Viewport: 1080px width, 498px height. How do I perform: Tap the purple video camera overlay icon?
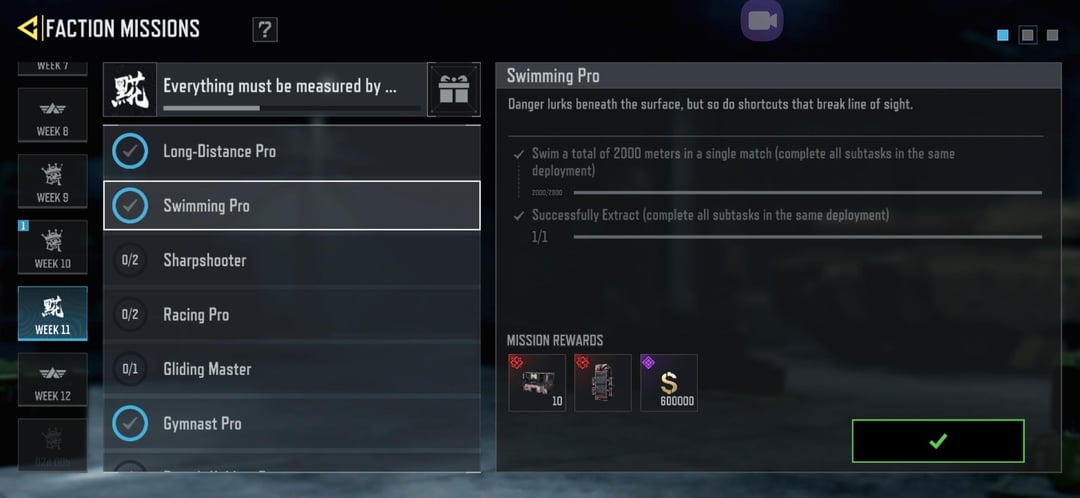point(762,20)
